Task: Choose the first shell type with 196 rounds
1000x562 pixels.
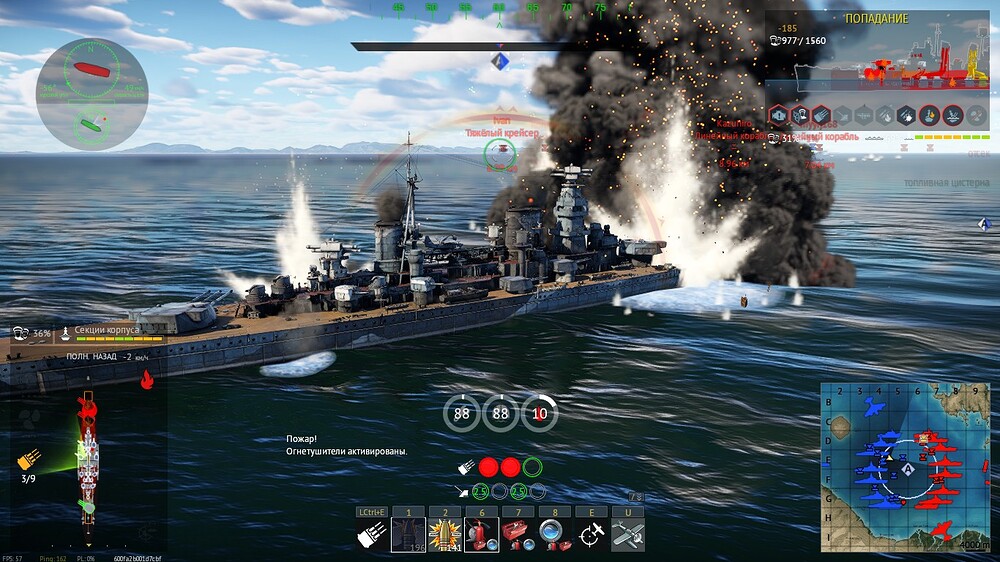Action: click(407, 535)
